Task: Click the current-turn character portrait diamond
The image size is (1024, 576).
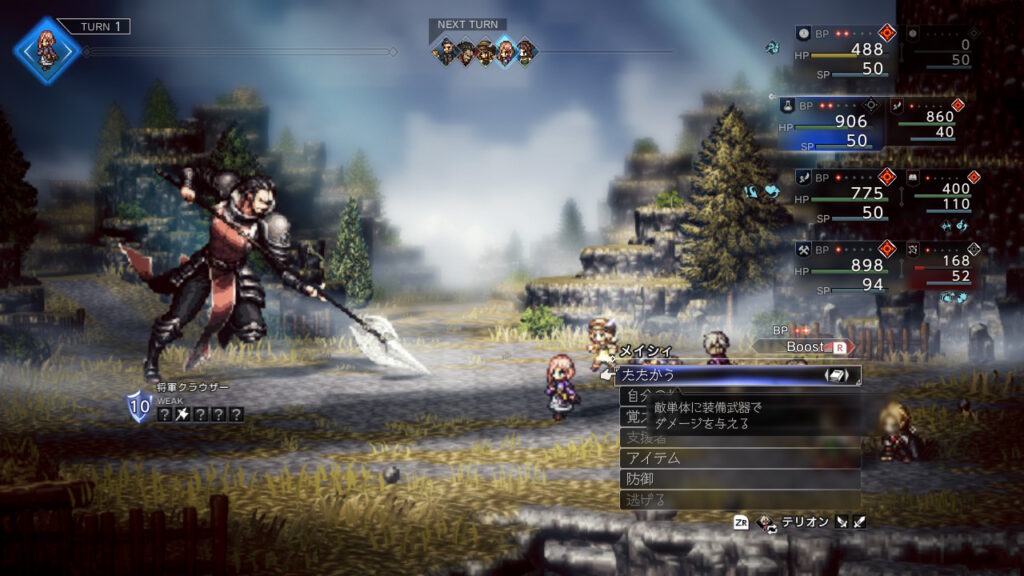Action: point(46,49)
